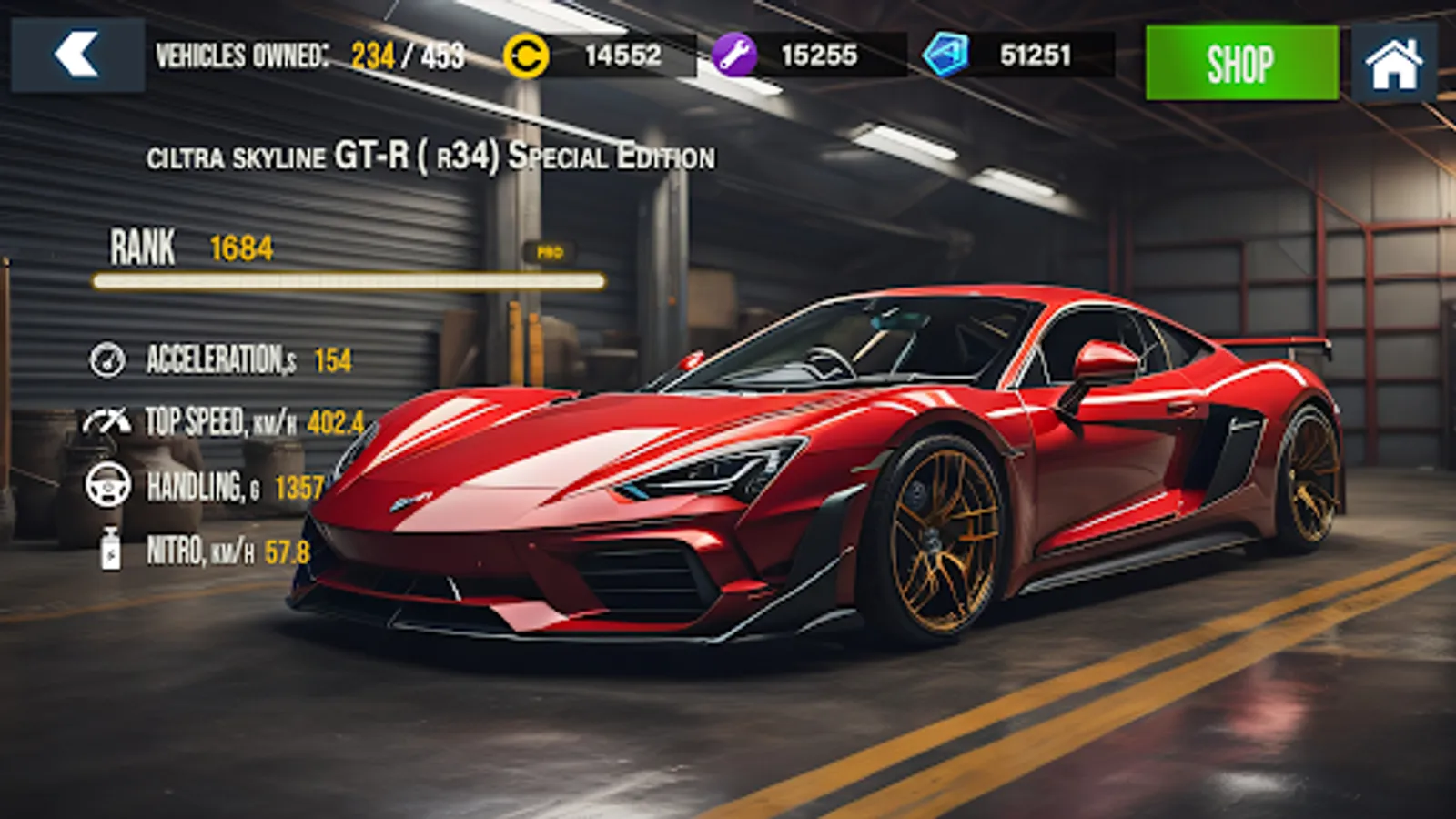Click the Nitro bottle icon
The width and height of the screenshot is (1456, 819).
[109, 550]
